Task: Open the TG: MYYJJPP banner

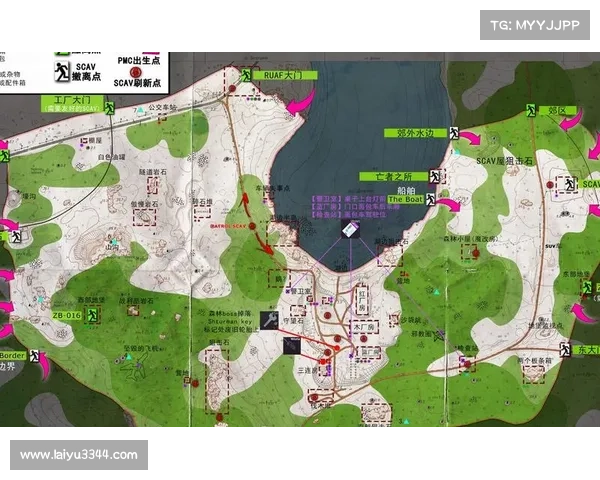Action: pos(536,24)
